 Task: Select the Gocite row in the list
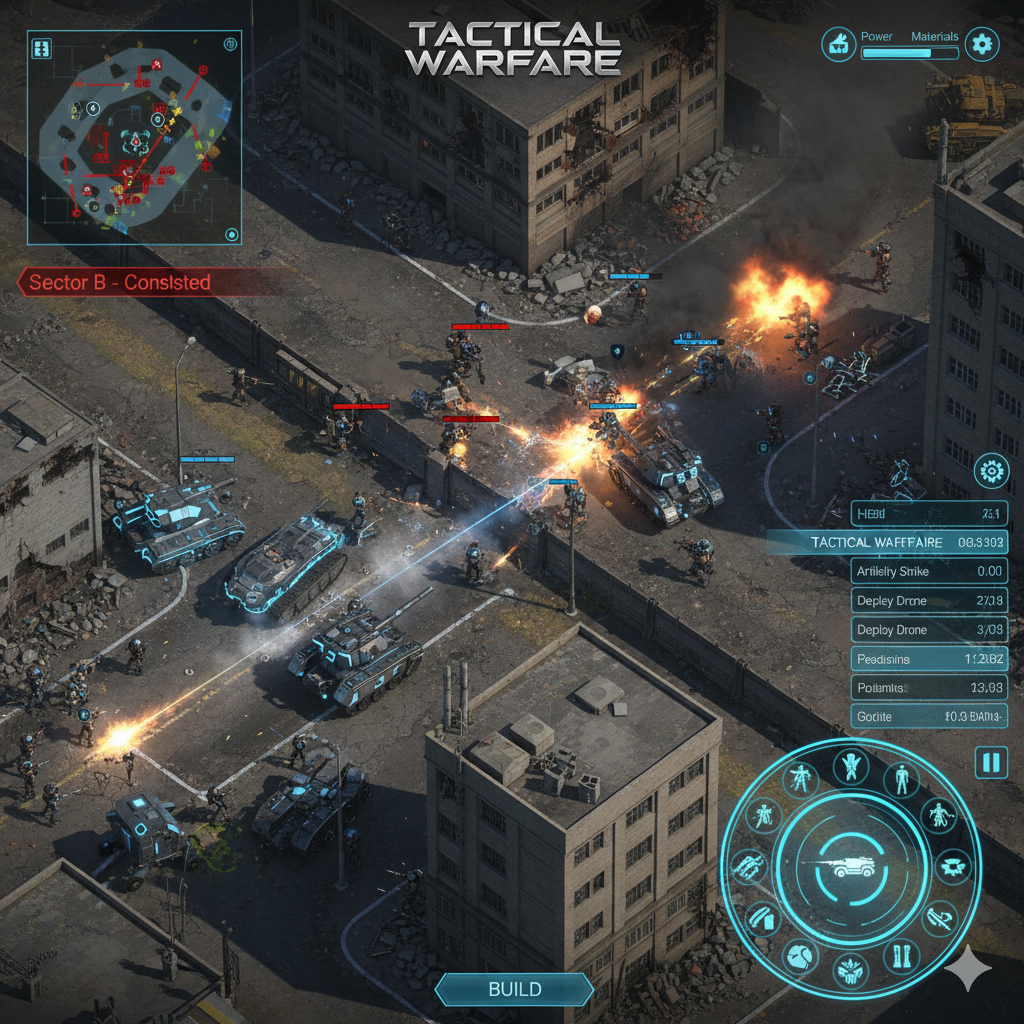pyautogui.click(x=928, y=717)
